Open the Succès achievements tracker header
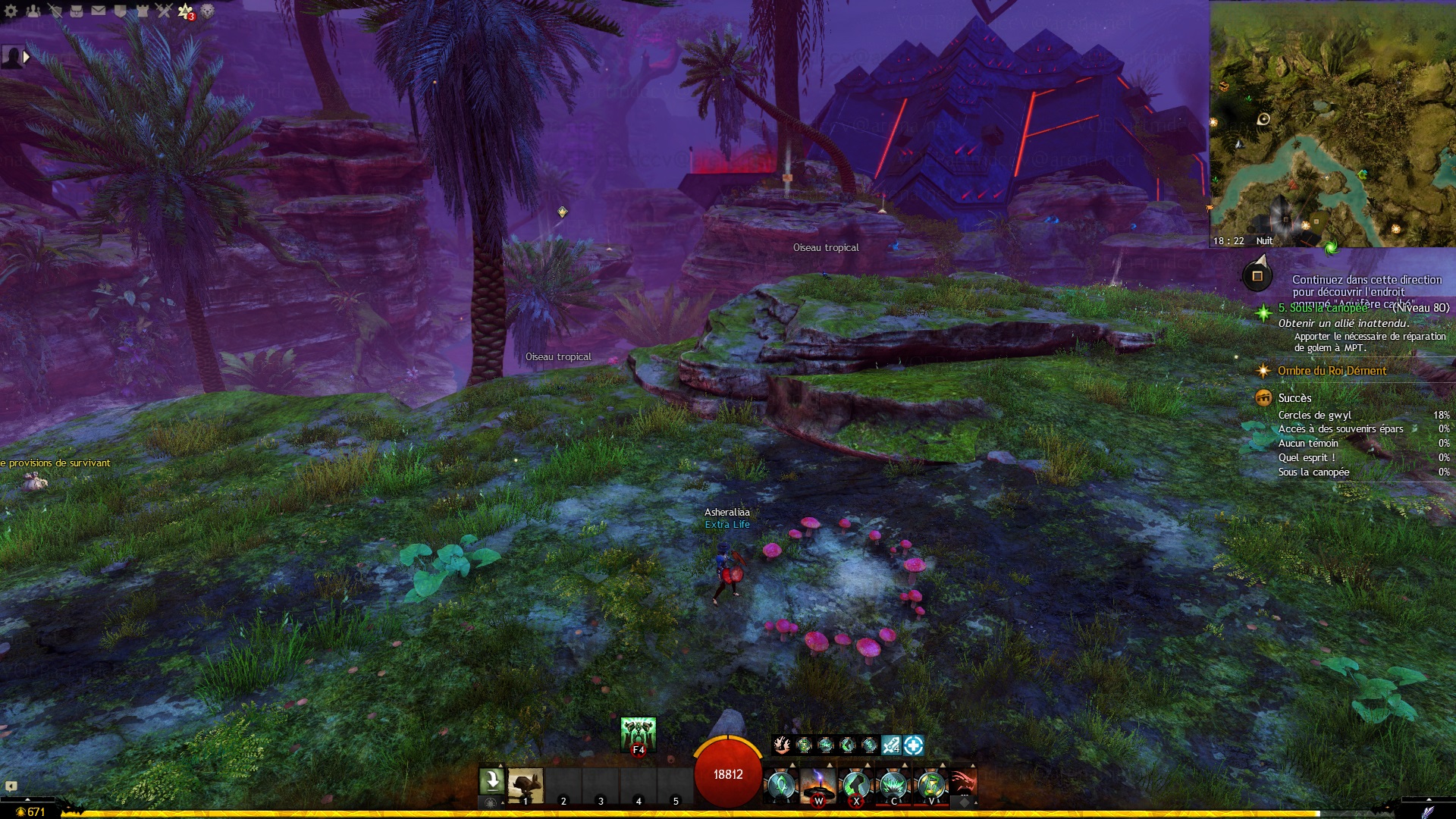This screenshot has height=819, width=1456. click(x=1294, y=398)
